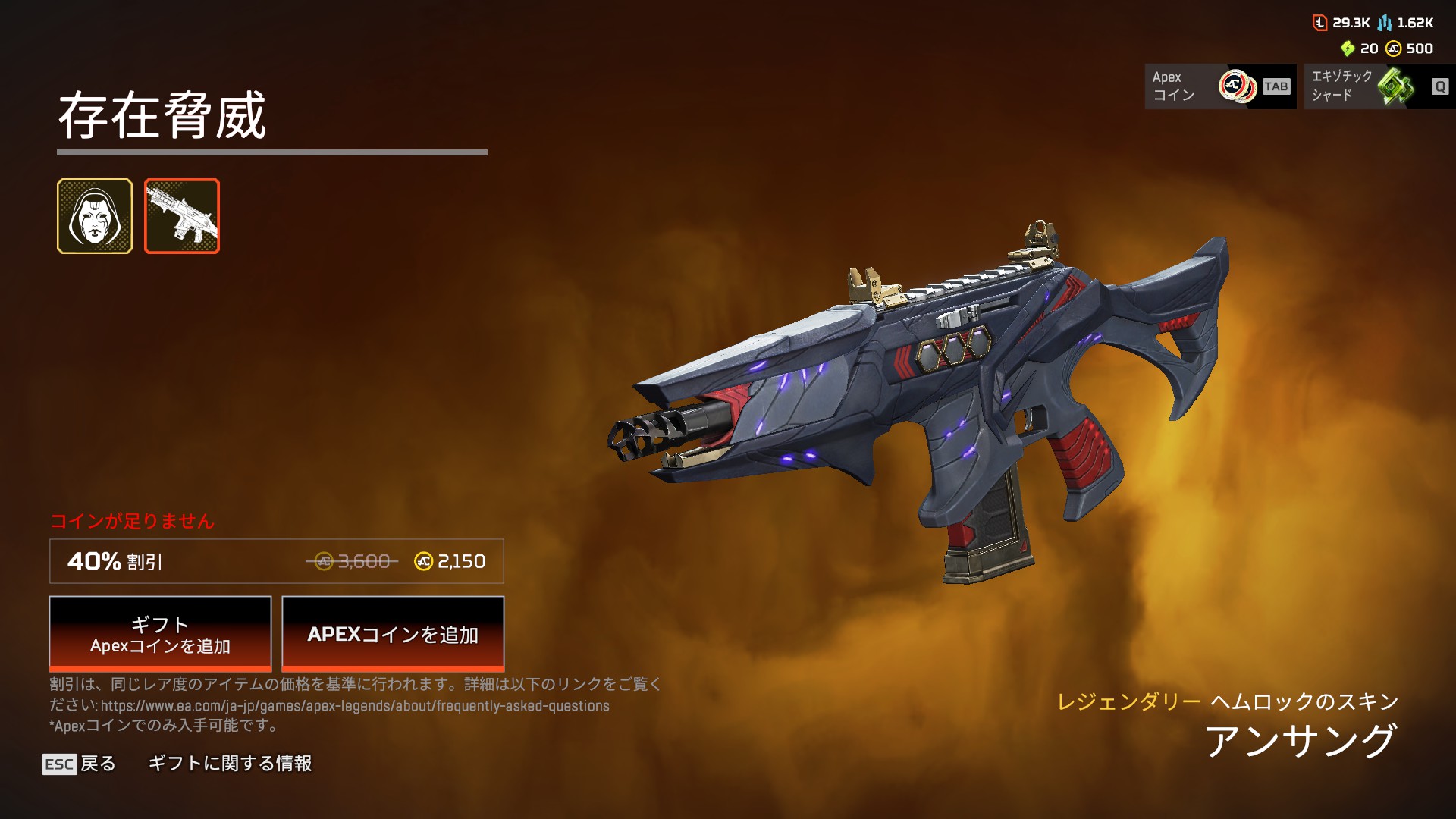Open ギフトに関する情報
Screen dimensions: 1456x819
(x=230, y=764)
